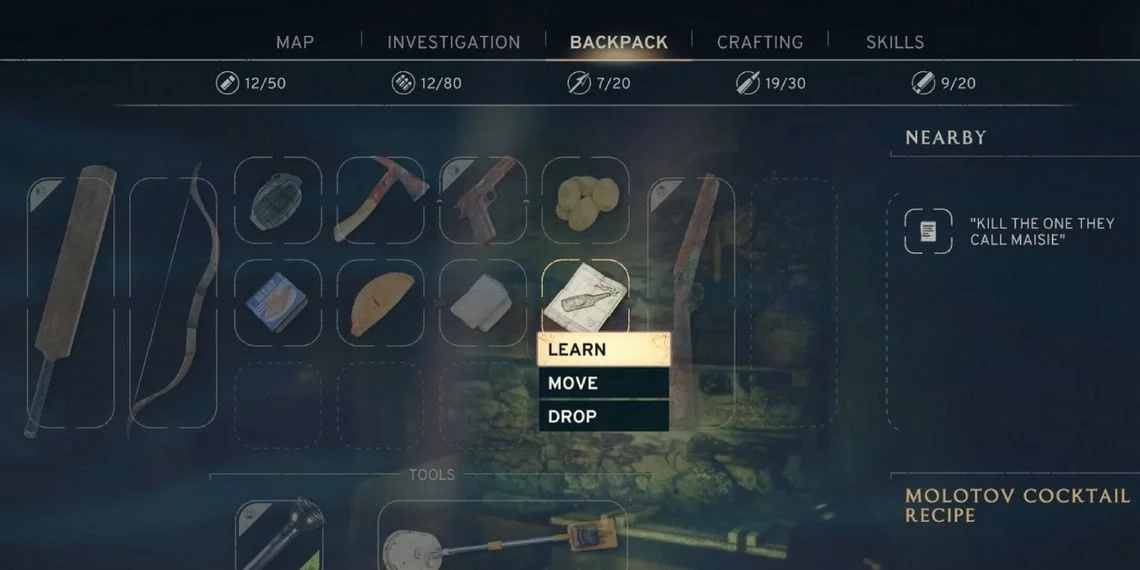The image size is (1140, 570).
Task: Drop the selected recipe item
Action: pos(604,416)
